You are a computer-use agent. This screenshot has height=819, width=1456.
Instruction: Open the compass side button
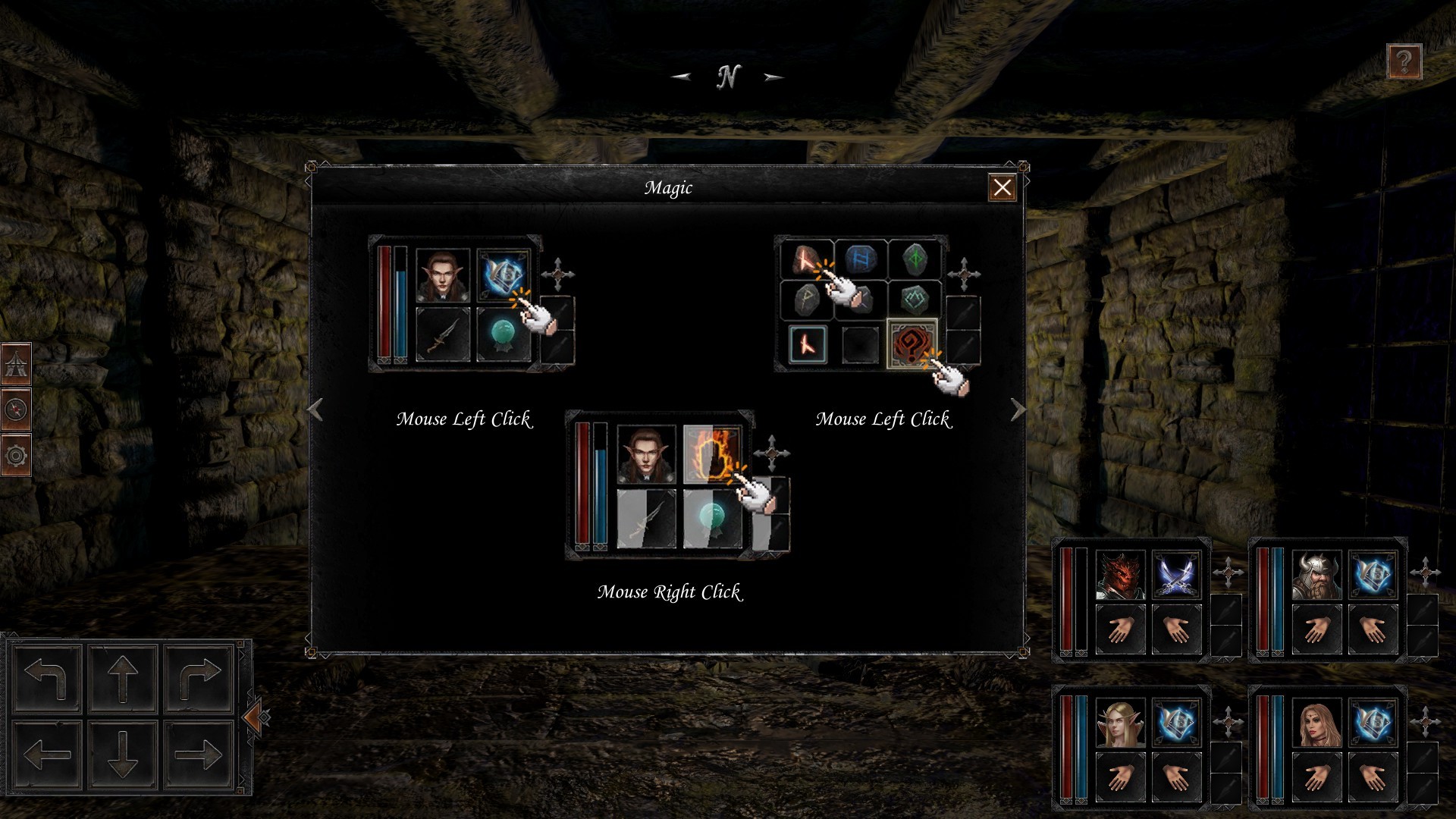click(16, 410)
